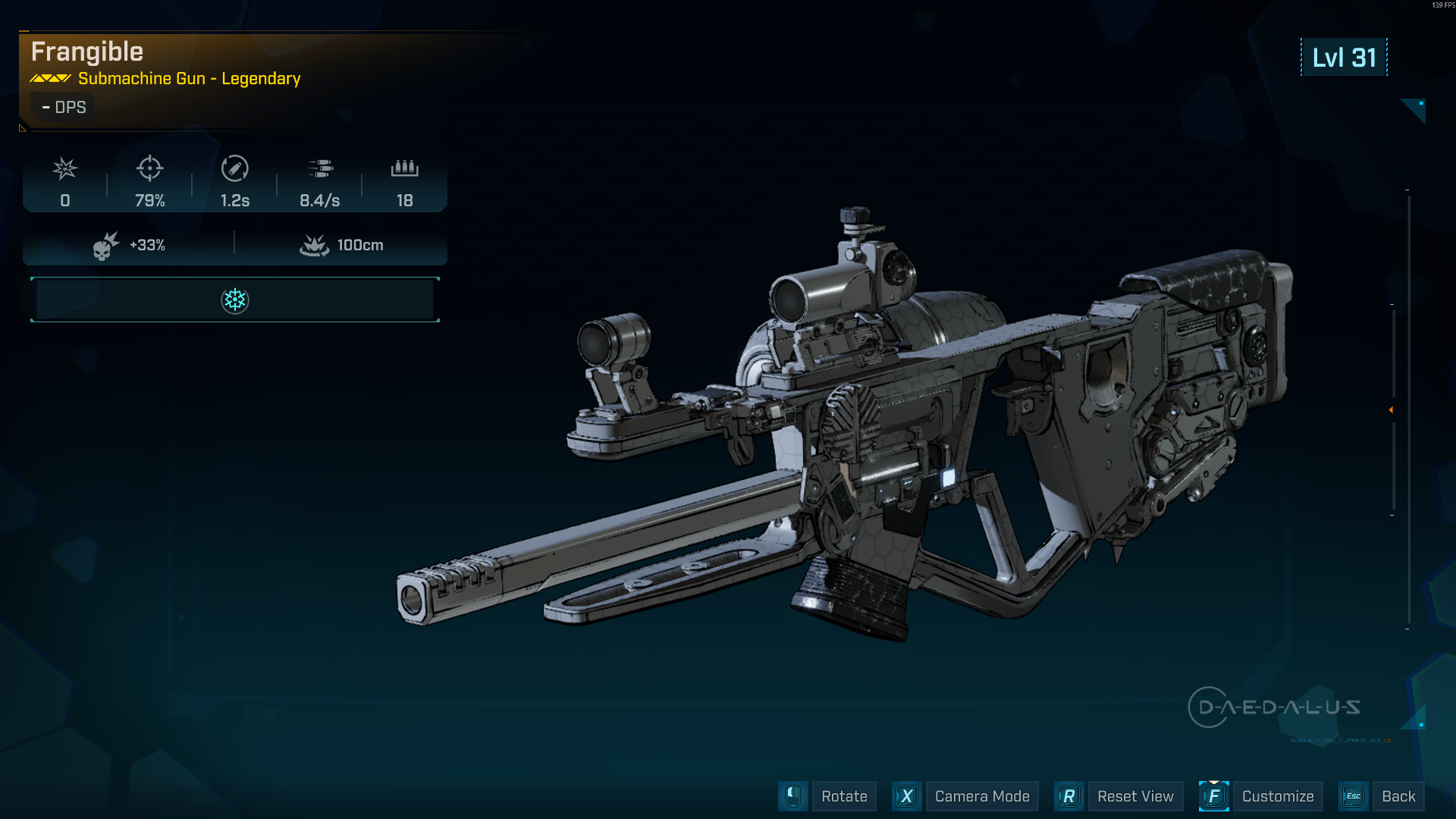This screenshot has height=819, width=1456.
Task: Select the F key icon beside Customize
Action: coord(1214,796)
